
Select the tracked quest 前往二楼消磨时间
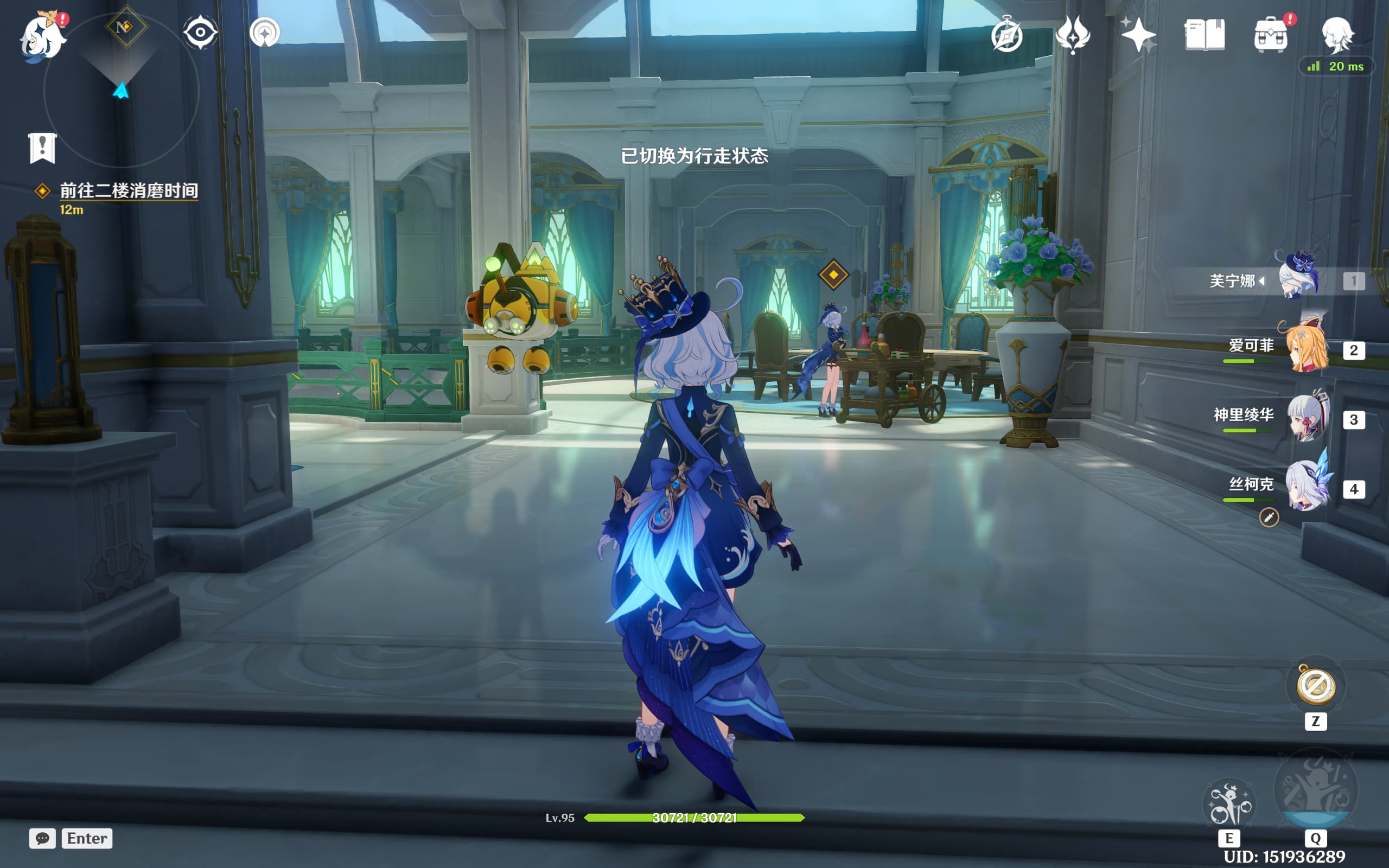coord(129,190)
